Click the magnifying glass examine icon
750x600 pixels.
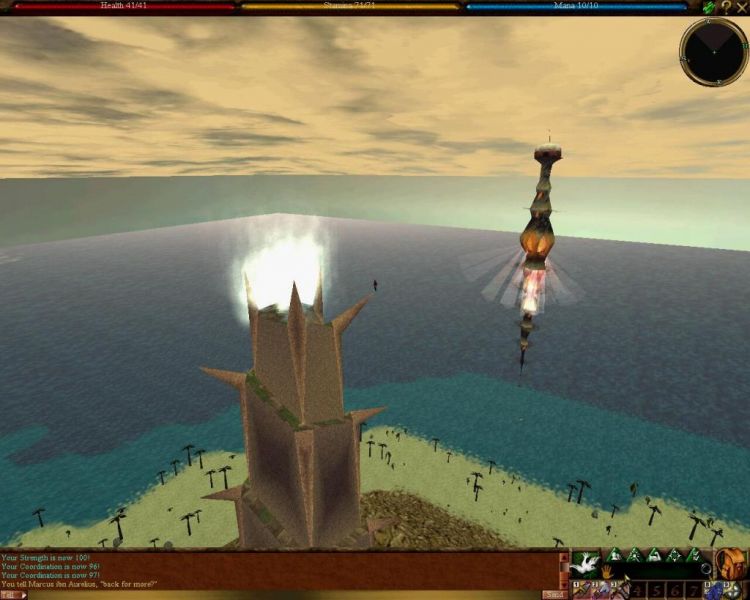(x=705, y=568)
